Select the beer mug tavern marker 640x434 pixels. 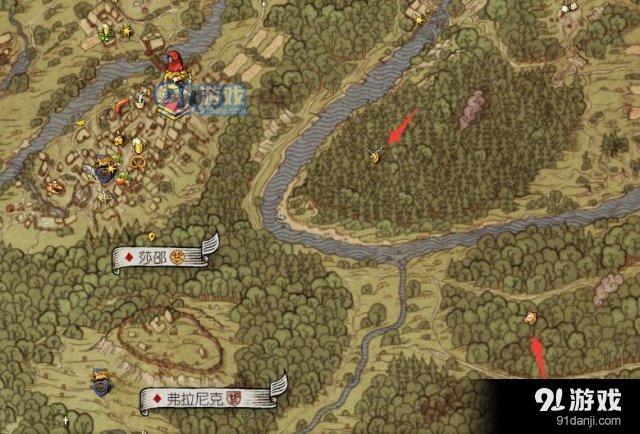(139, 147)
